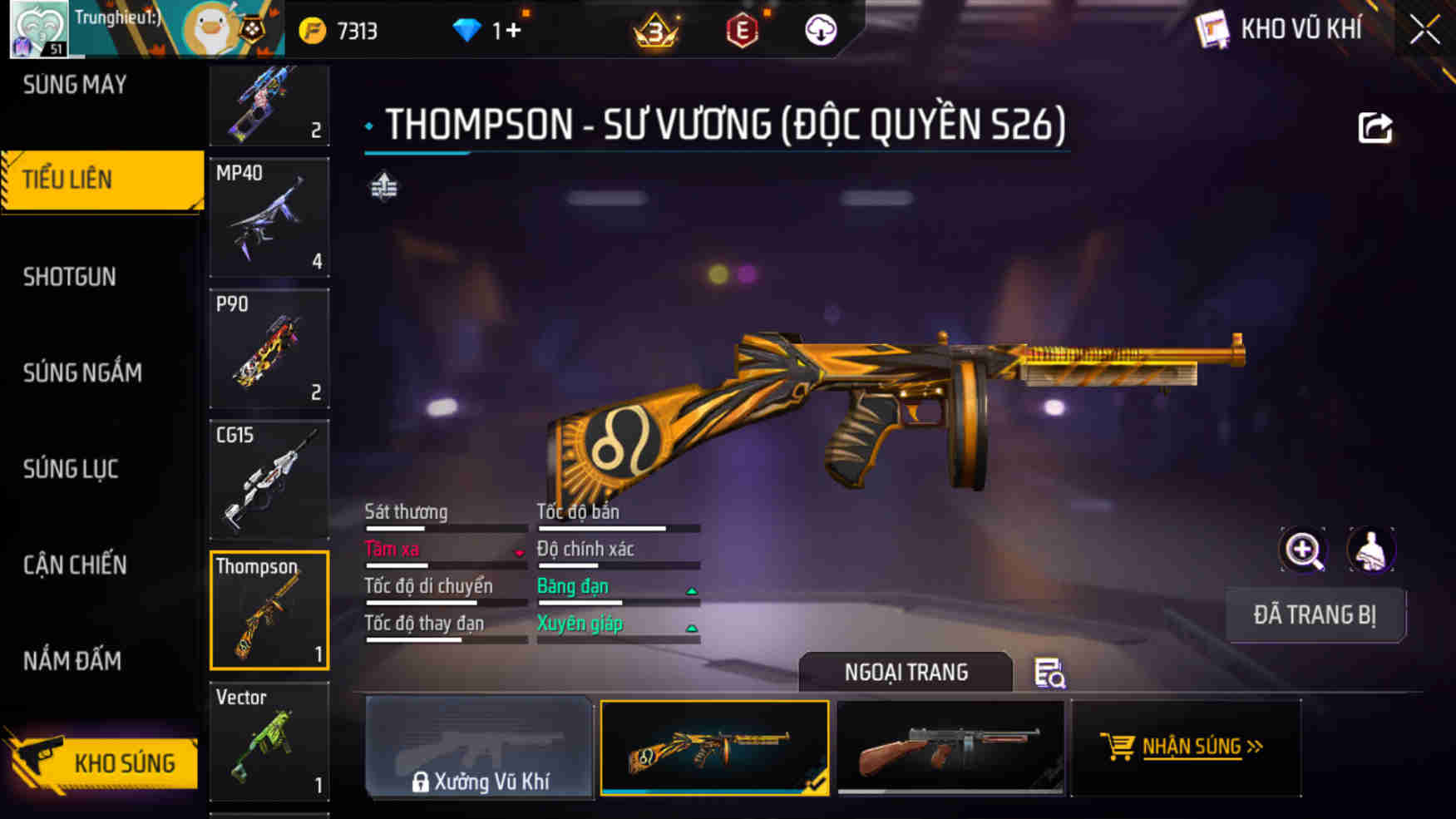Click the share weapon icon
Image resolution: width=1456 pixels, height=819 pixels.
tap(1377, 126)
